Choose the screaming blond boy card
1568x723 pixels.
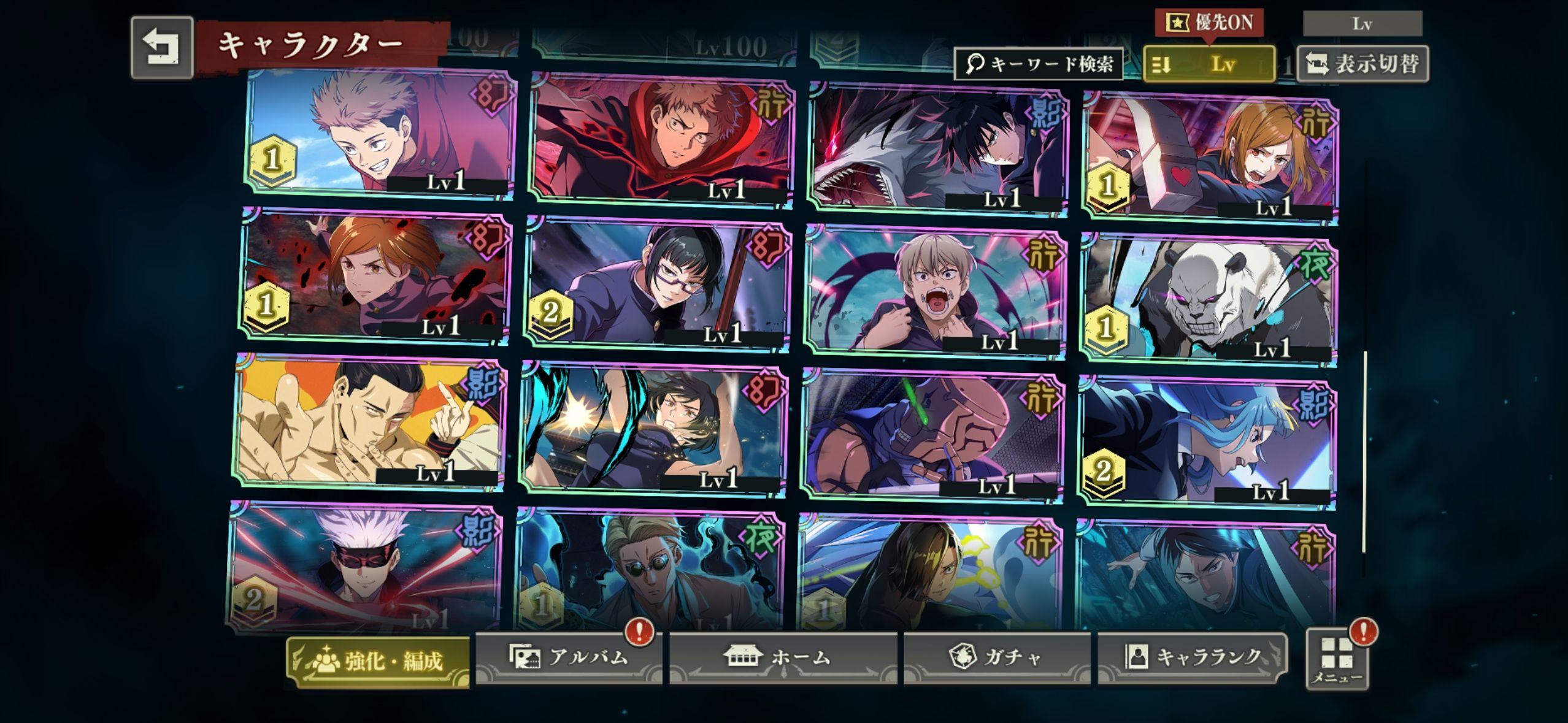coord(935,291)
